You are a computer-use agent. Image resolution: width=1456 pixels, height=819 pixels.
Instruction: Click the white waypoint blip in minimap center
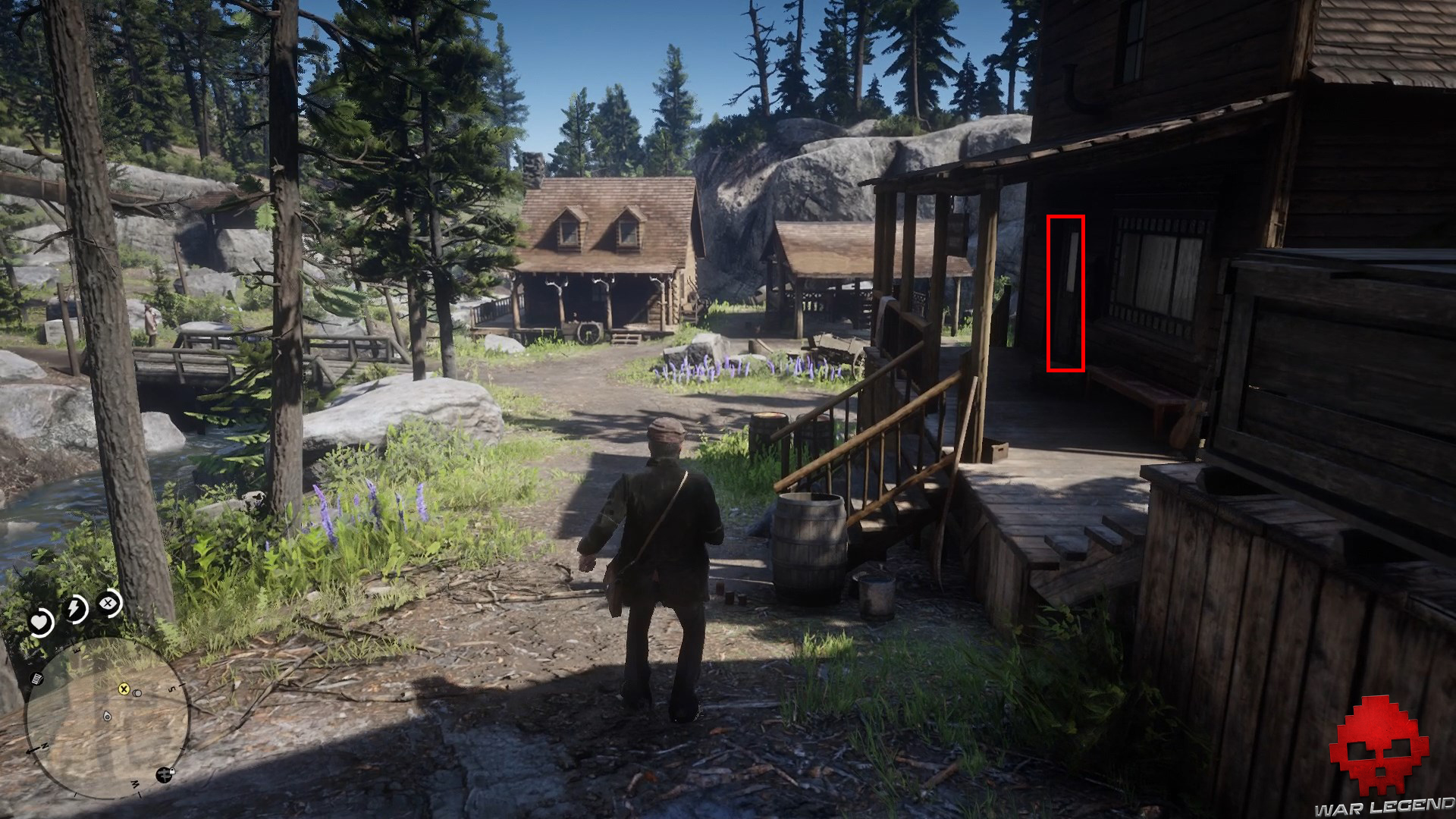point(107,717)
